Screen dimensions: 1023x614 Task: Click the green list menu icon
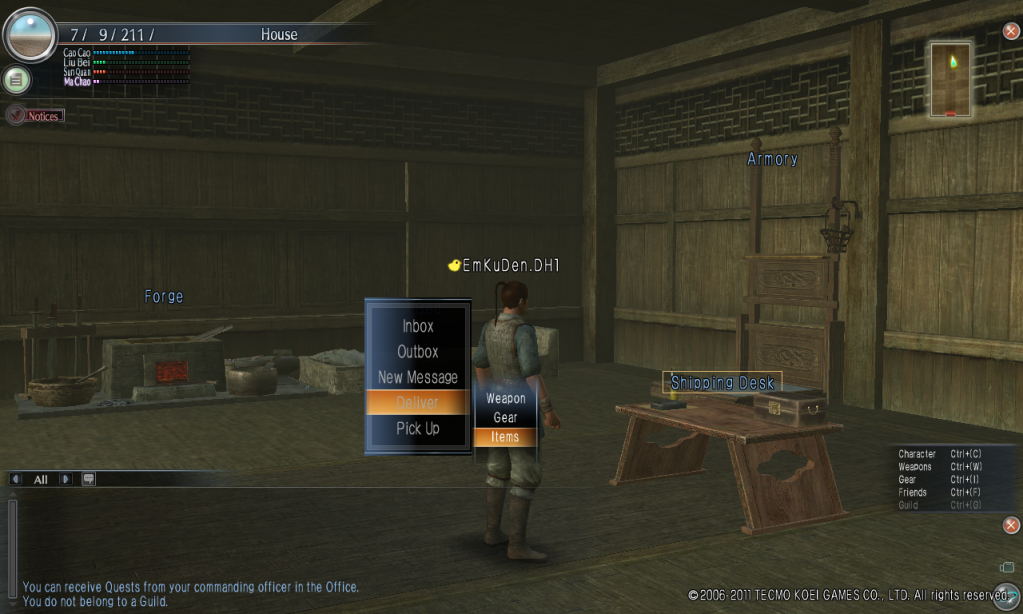(x=16, y=79)
